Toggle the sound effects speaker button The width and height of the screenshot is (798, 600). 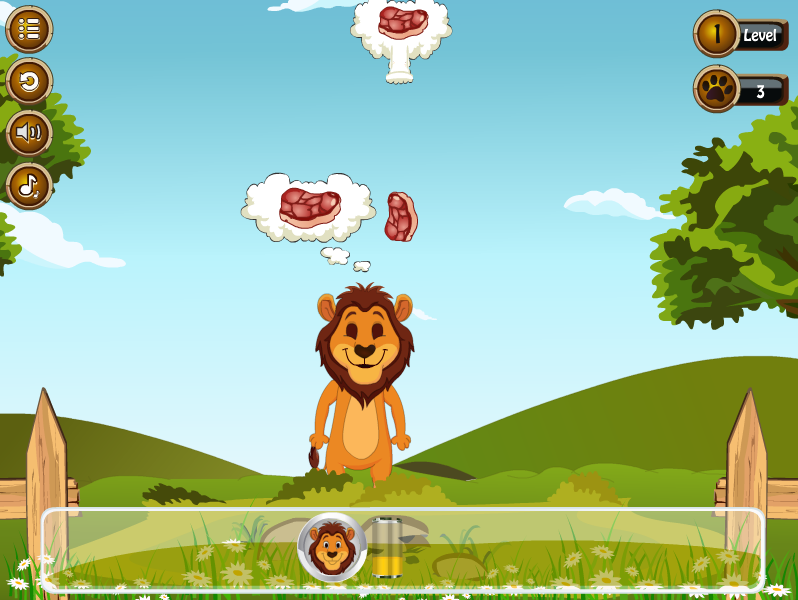[29, 133]
